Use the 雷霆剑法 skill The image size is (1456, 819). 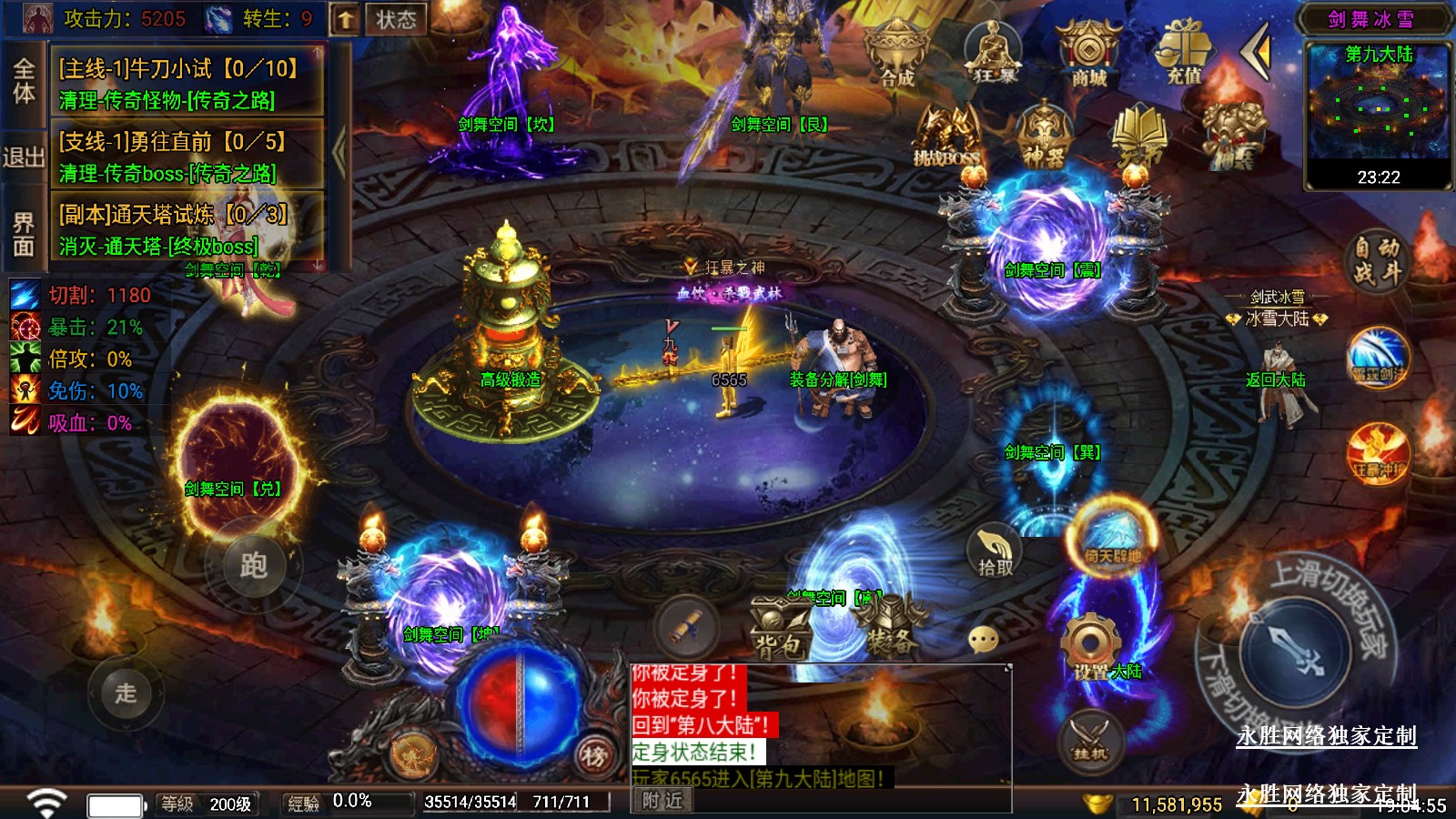click(x=1378, y=358)
